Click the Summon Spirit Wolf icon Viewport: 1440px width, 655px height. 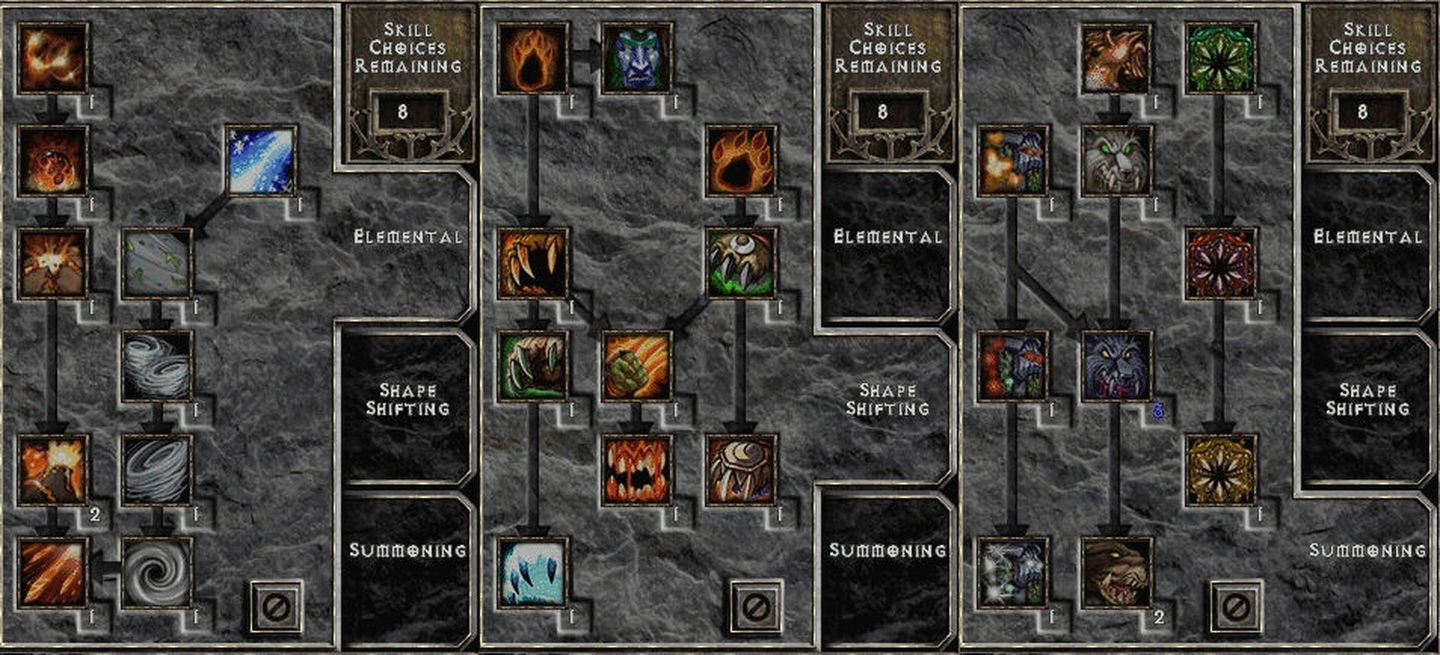tap(1117, 160)
